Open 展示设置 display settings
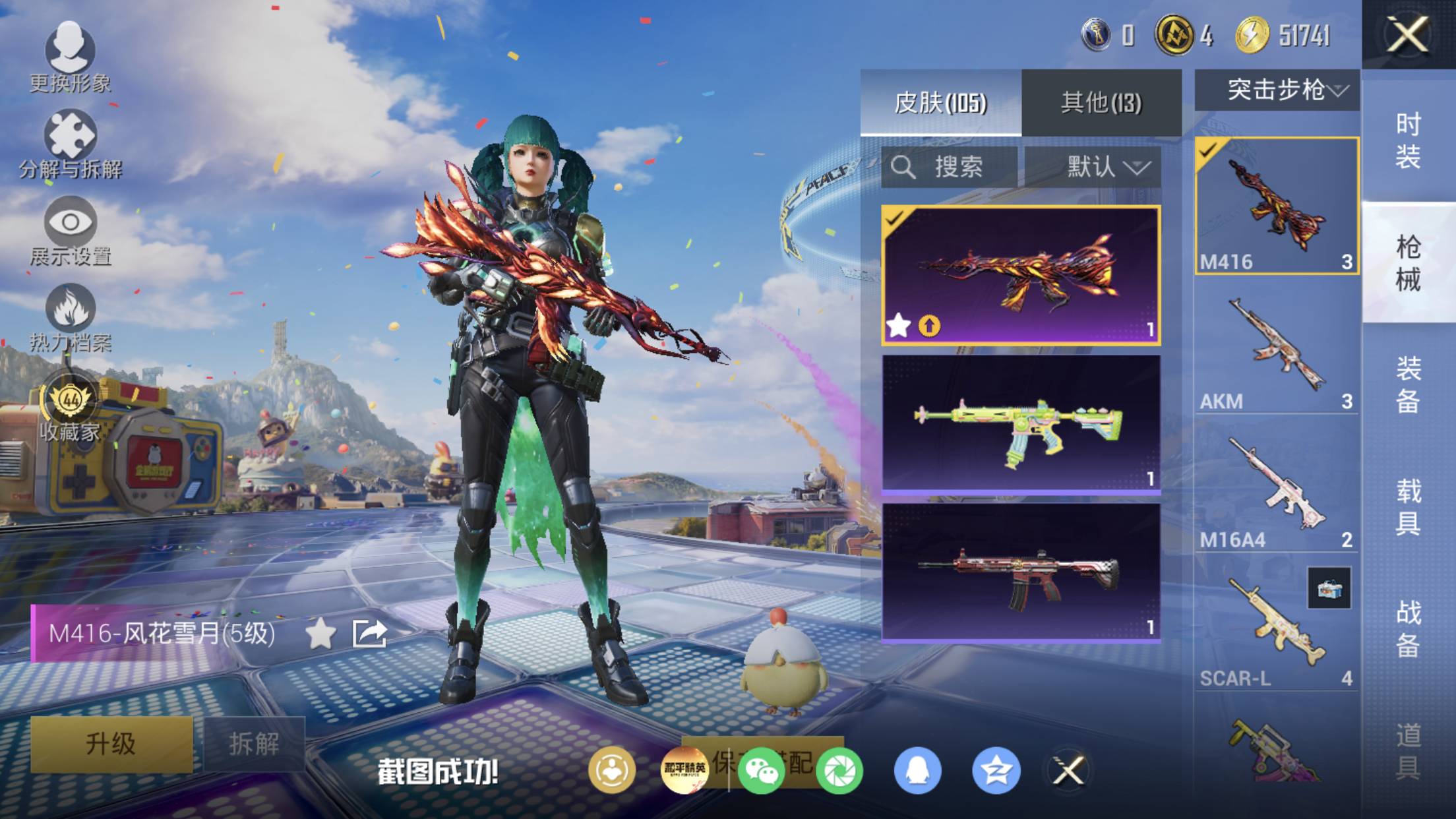 [x=70, y=231]
